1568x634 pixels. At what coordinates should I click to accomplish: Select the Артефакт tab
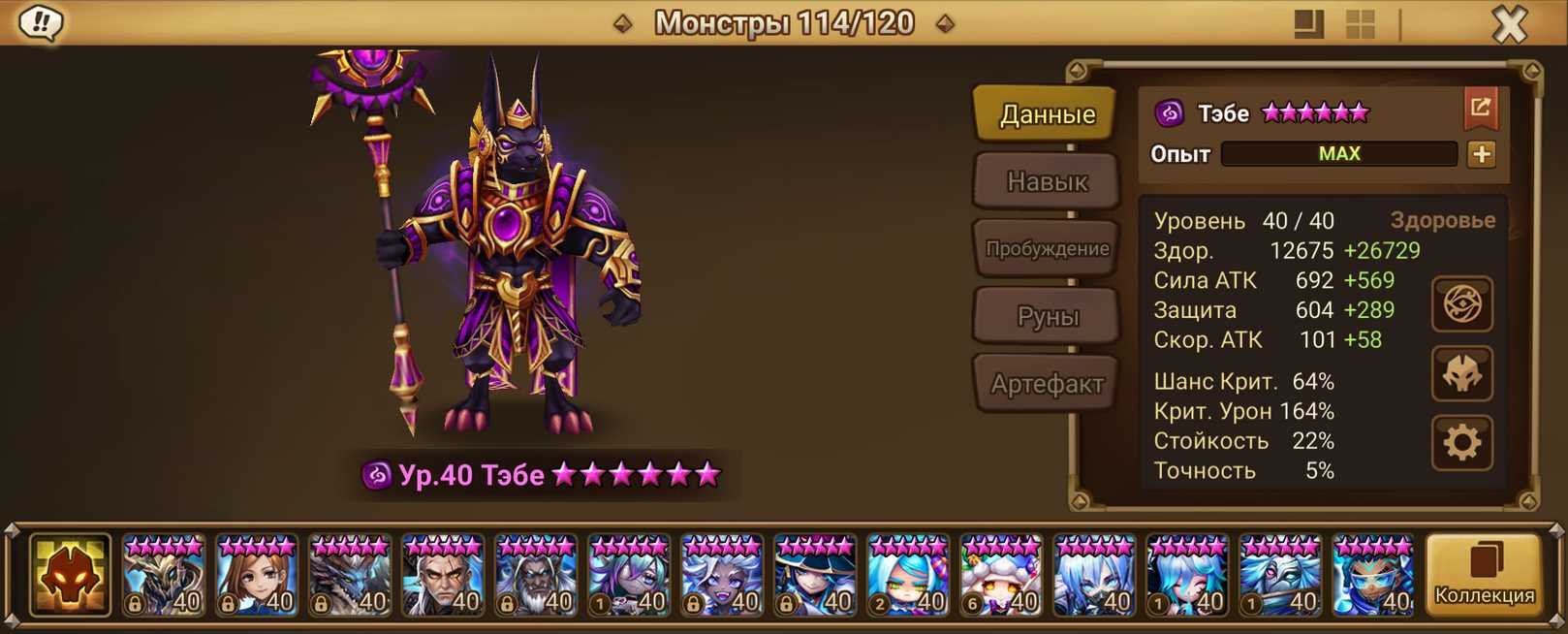tap(1047, 384)
